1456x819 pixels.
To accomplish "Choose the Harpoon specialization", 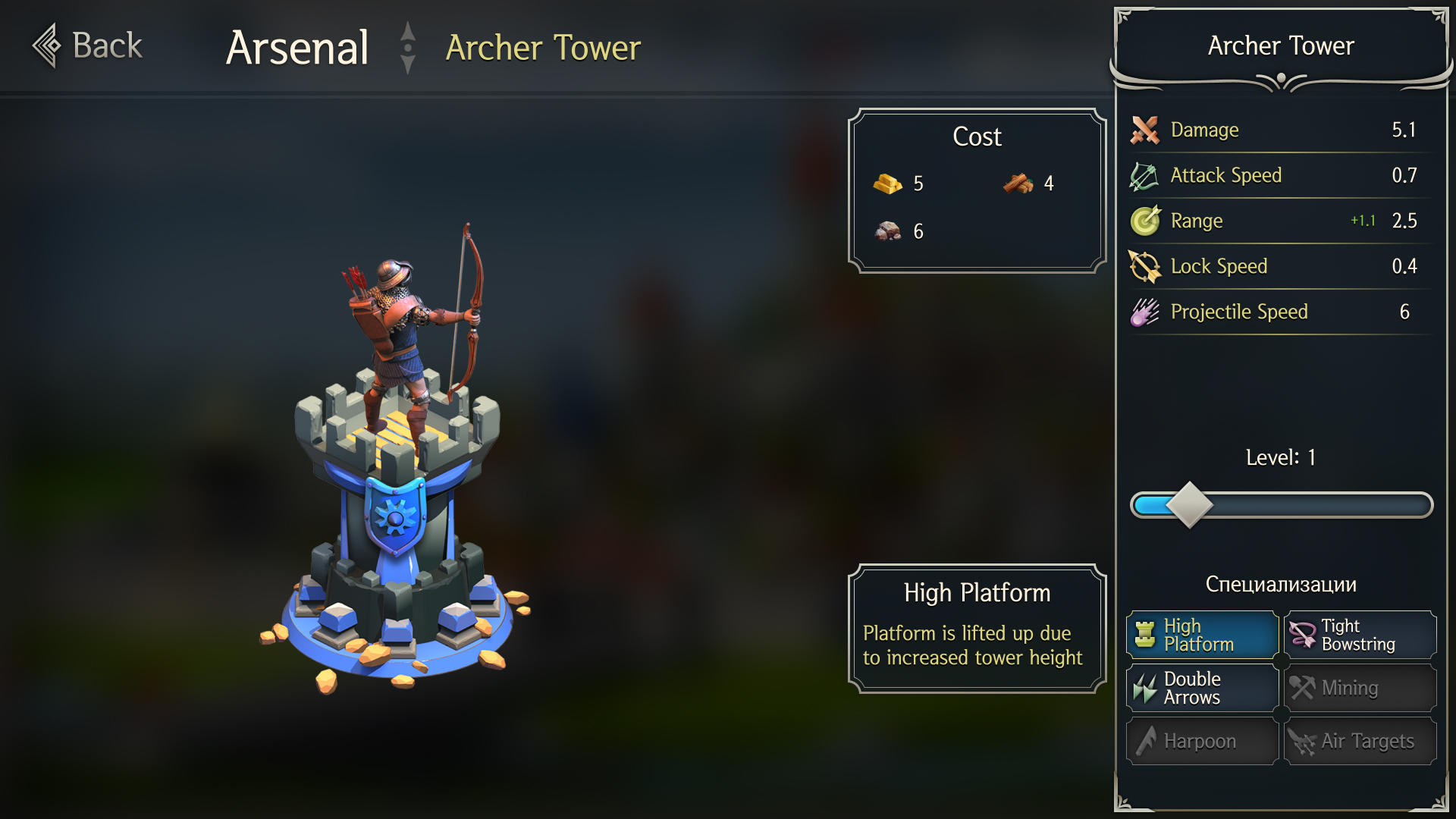I will [1203, 741].
